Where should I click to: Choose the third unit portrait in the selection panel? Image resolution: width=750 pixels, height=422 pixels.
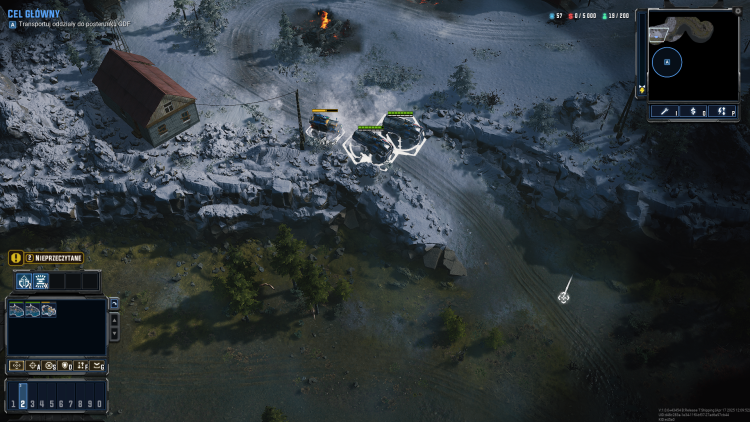pos(48,310)
